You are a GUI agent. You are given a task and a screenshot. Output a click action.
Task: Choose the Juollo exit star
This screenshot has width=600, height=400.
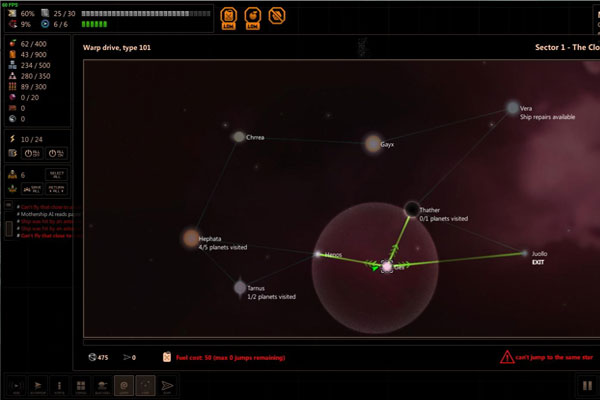tap(526, 253)
